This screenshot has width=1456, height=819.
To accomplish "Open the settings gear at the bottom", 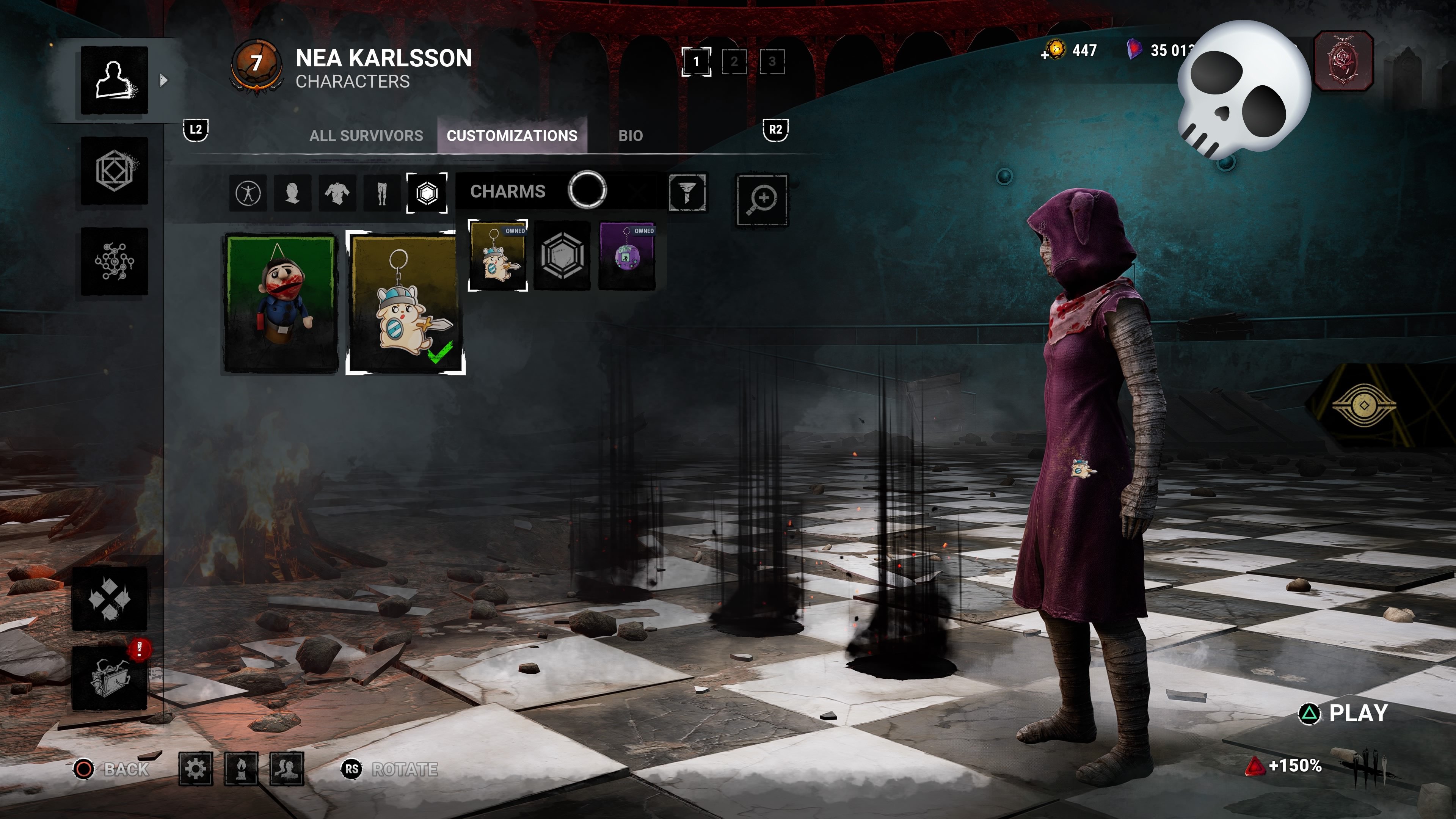I will (x=195, y=769).
